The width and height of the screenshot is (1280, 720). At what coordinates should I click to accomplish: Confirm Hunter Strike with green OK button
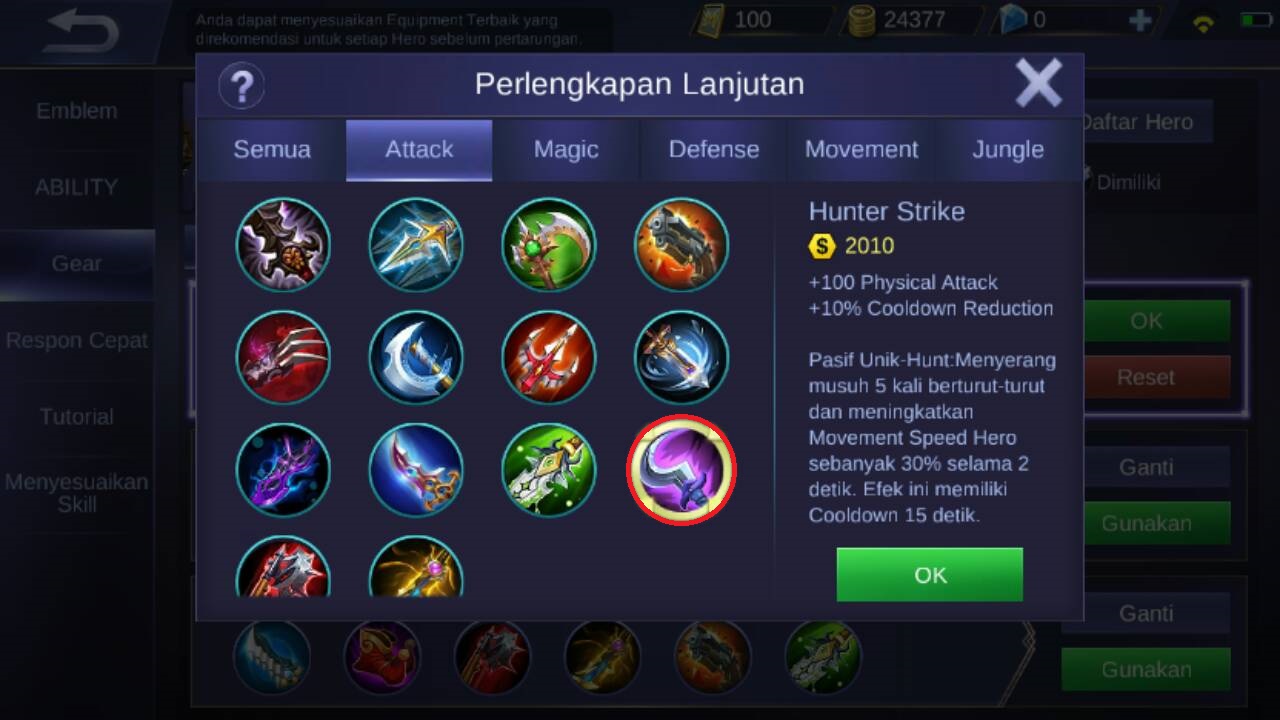pos(929,575)
